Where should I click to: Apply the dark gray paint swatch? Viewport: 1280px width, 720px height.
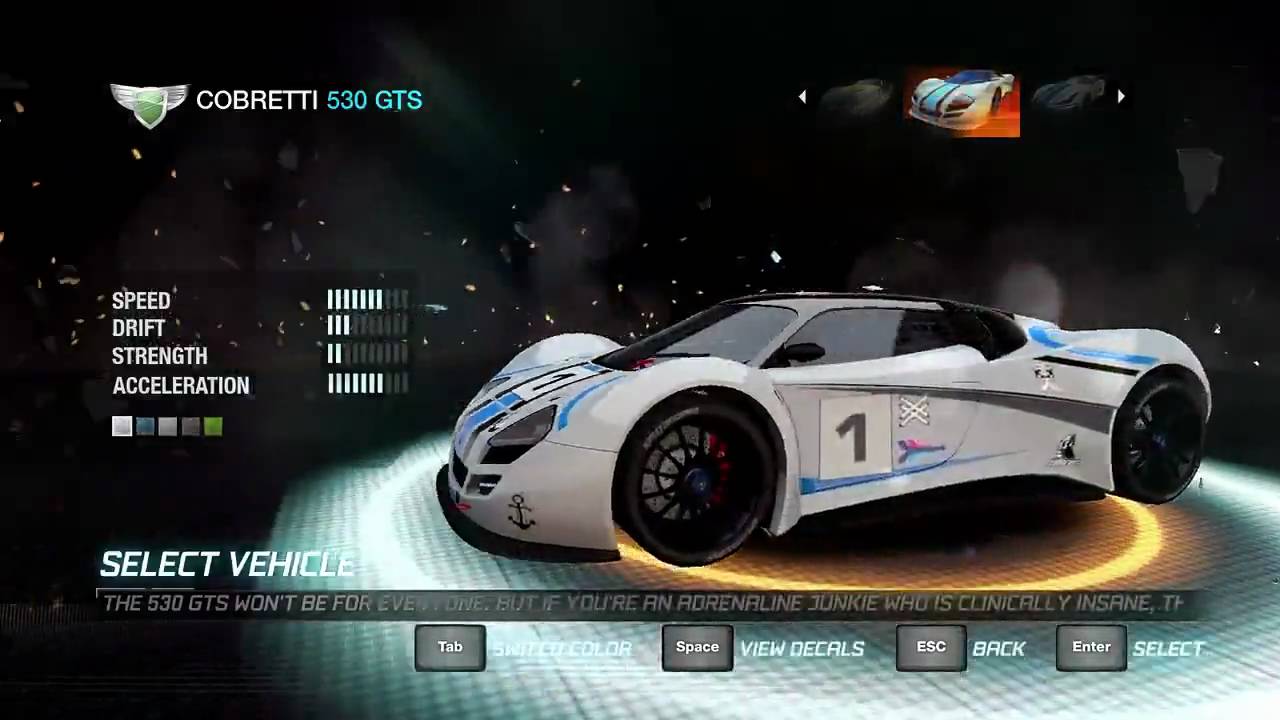190,427
